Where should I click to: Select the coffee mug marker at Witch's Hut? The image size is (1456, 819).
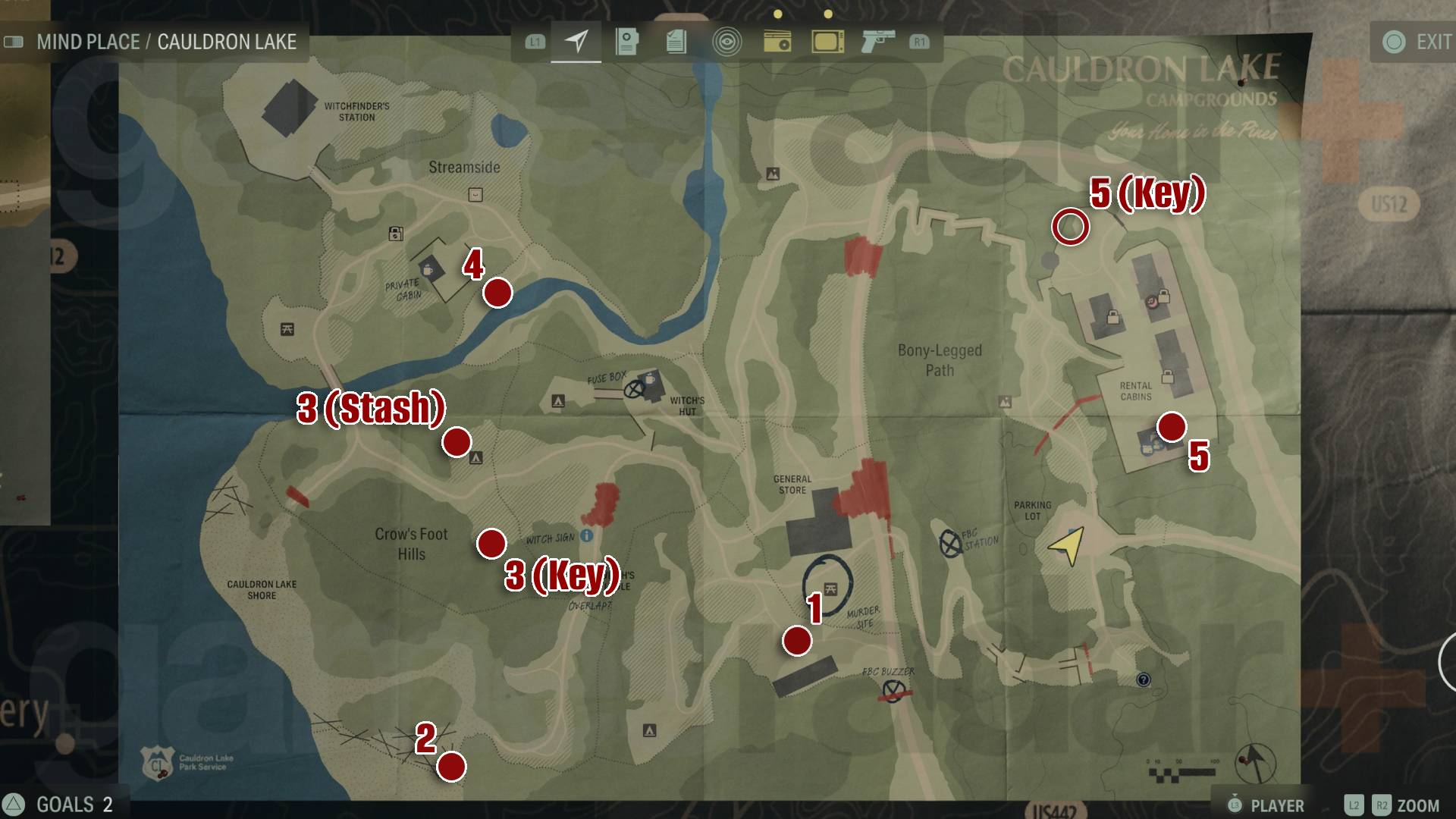(x=649, y=378)
